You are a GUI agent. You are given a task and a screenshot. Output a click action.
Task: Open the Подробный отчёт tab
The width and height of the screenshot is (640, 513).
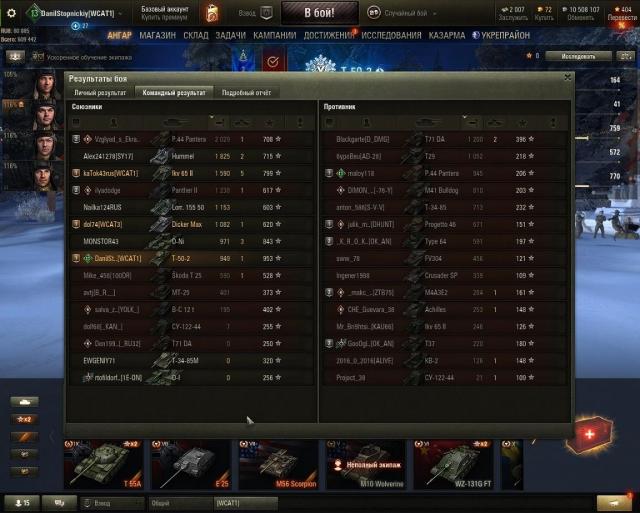246,92
